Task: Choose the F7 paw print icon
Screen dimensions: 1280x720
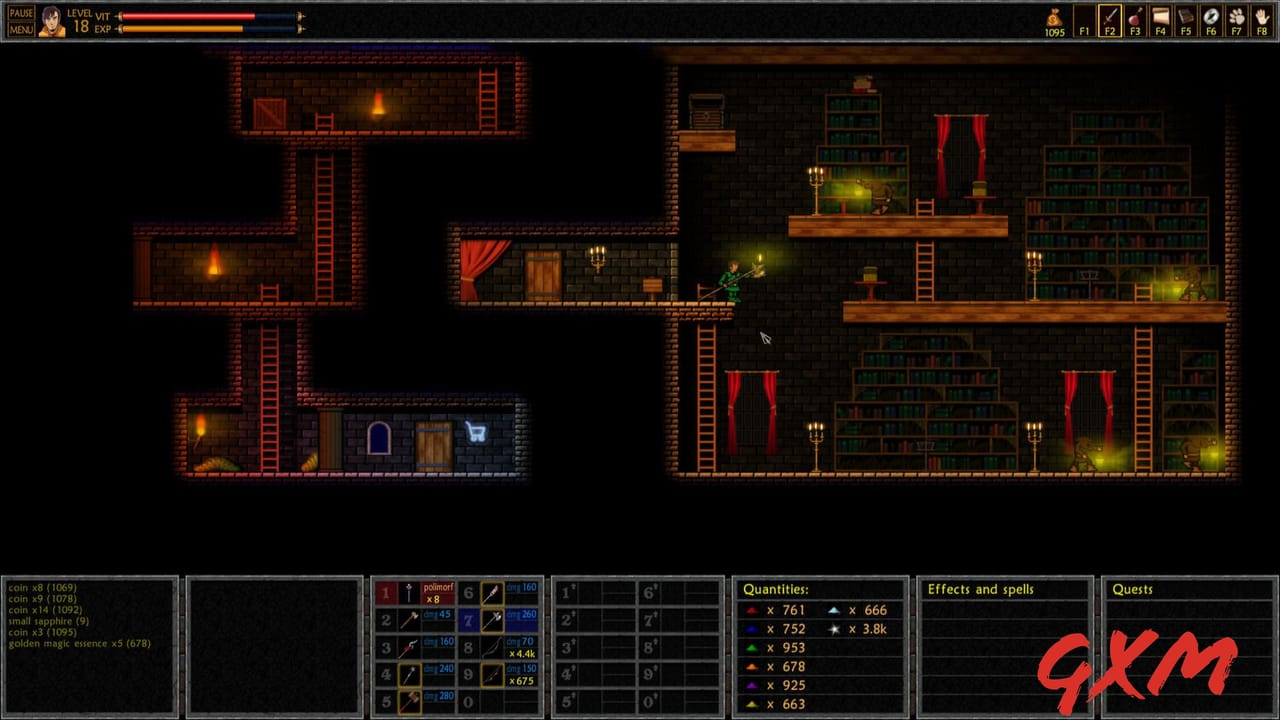Action: coord(1237,19)
